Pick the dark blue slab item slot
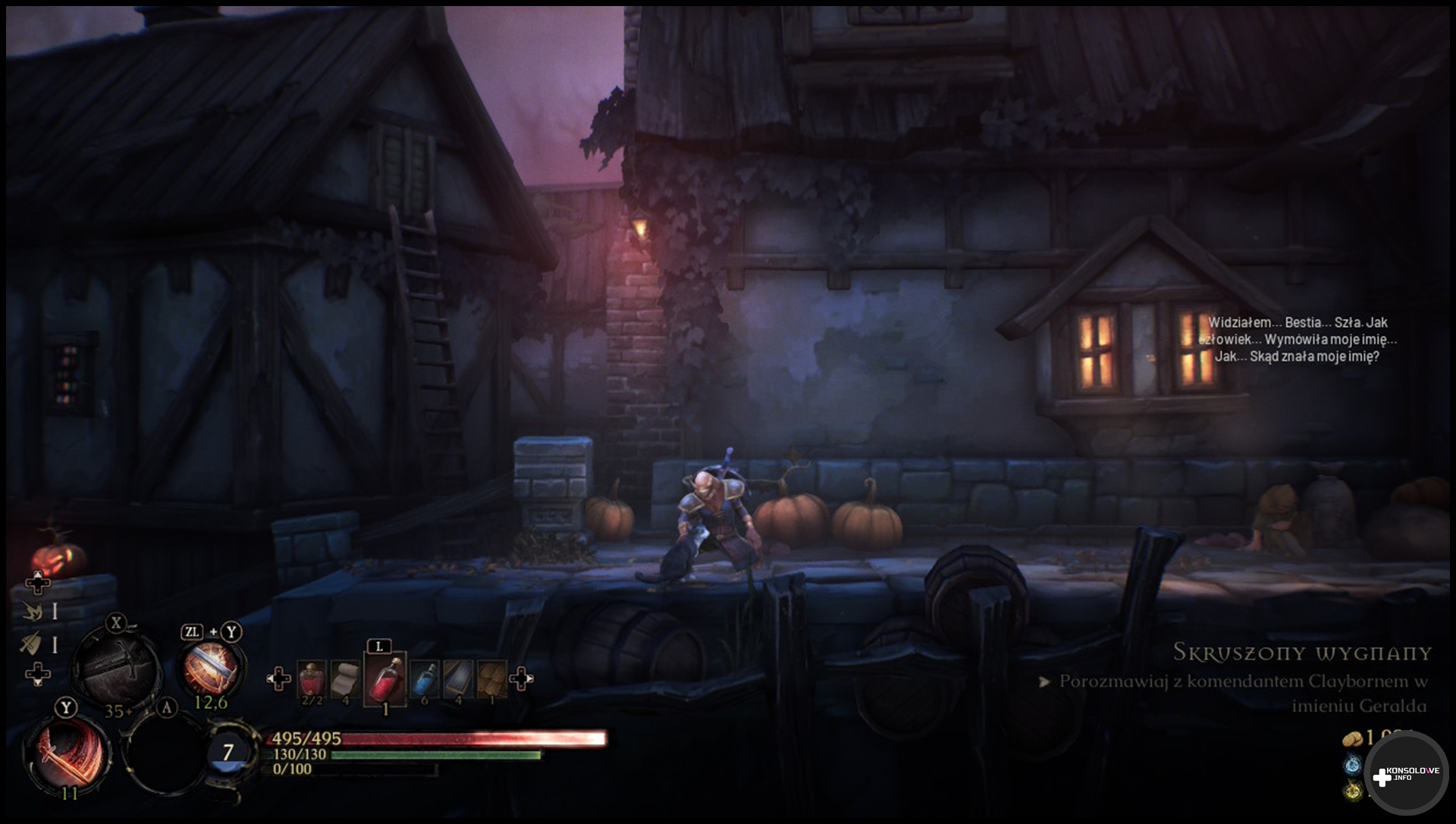 click(458, 678)
